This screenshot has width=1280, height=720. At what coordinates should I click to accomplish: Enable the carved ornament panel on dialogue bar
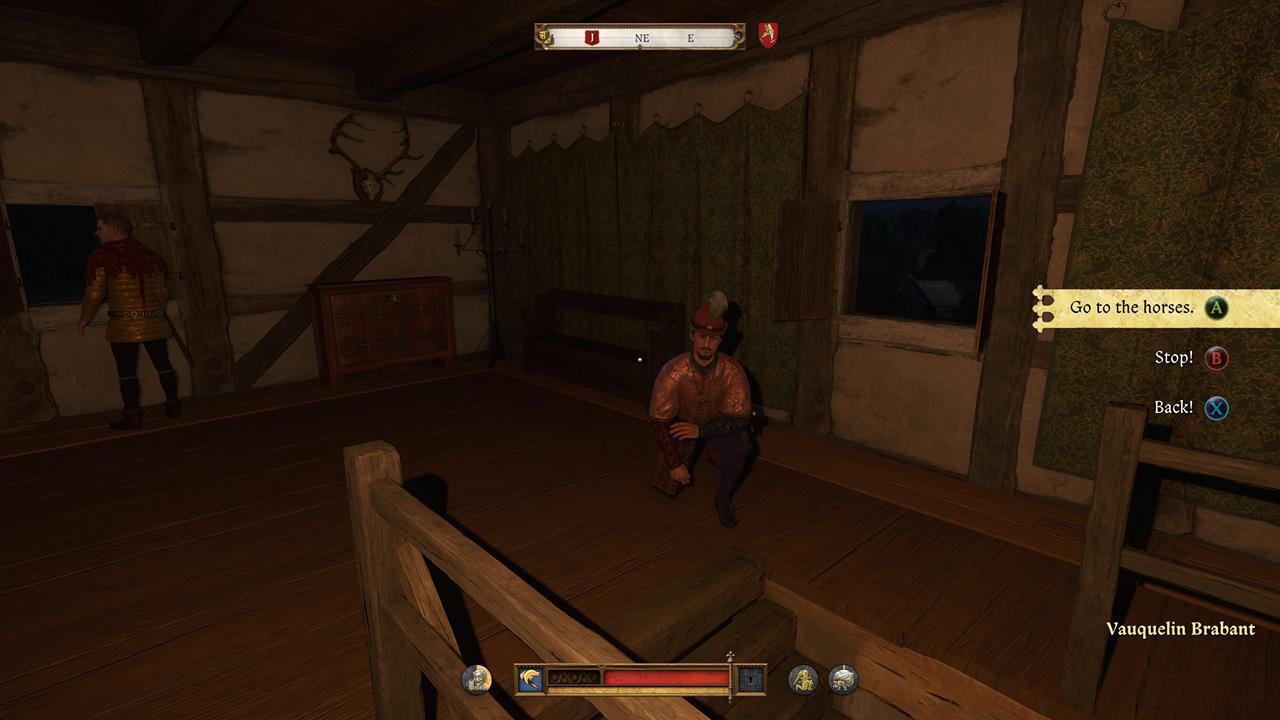576,677
